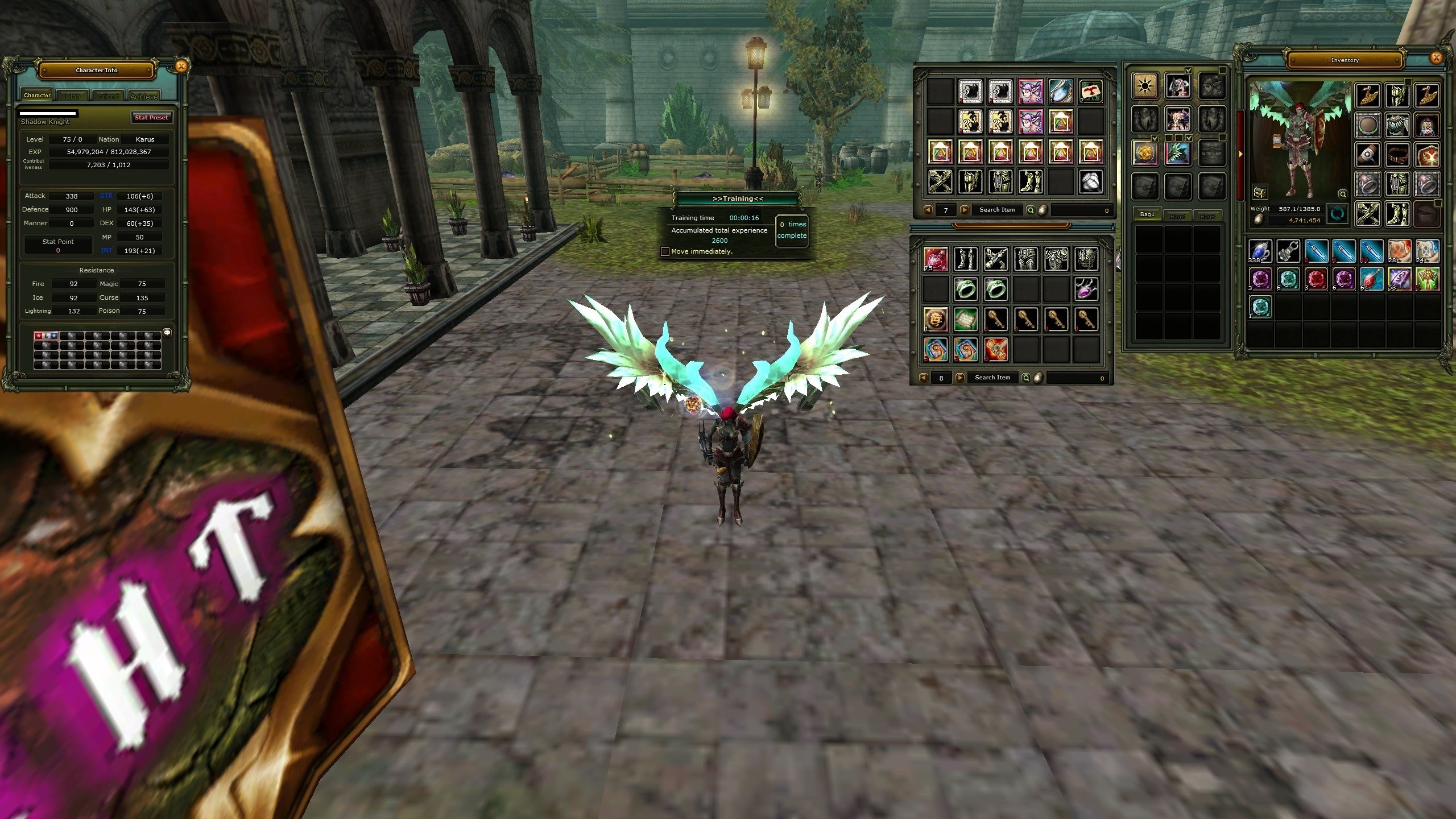Select the white gauntlet fist item
This screenshot has height=819, width=1456.
pyautogui.click(x=1090, y=182)
